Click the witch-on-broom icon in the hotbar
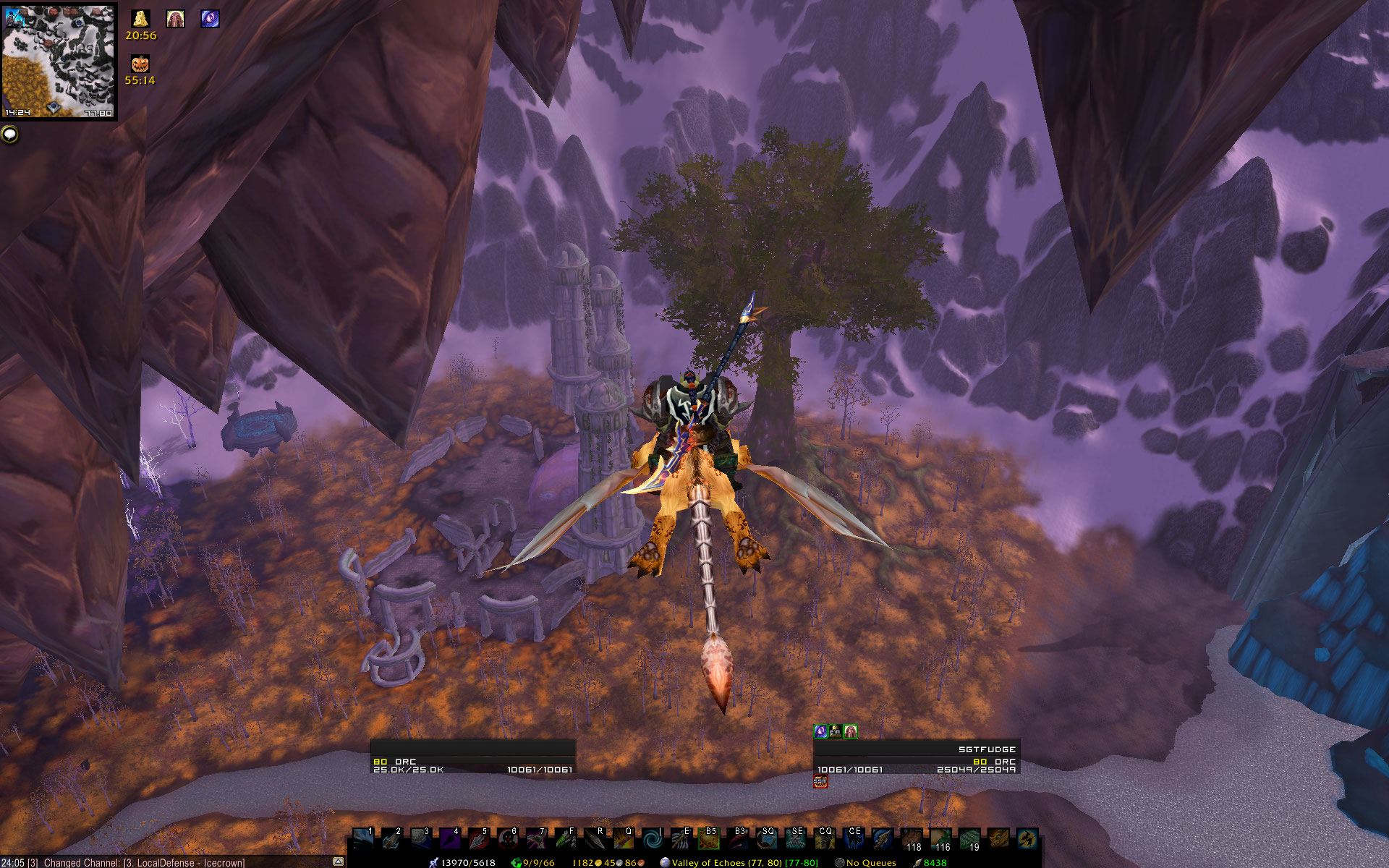 1027,839
